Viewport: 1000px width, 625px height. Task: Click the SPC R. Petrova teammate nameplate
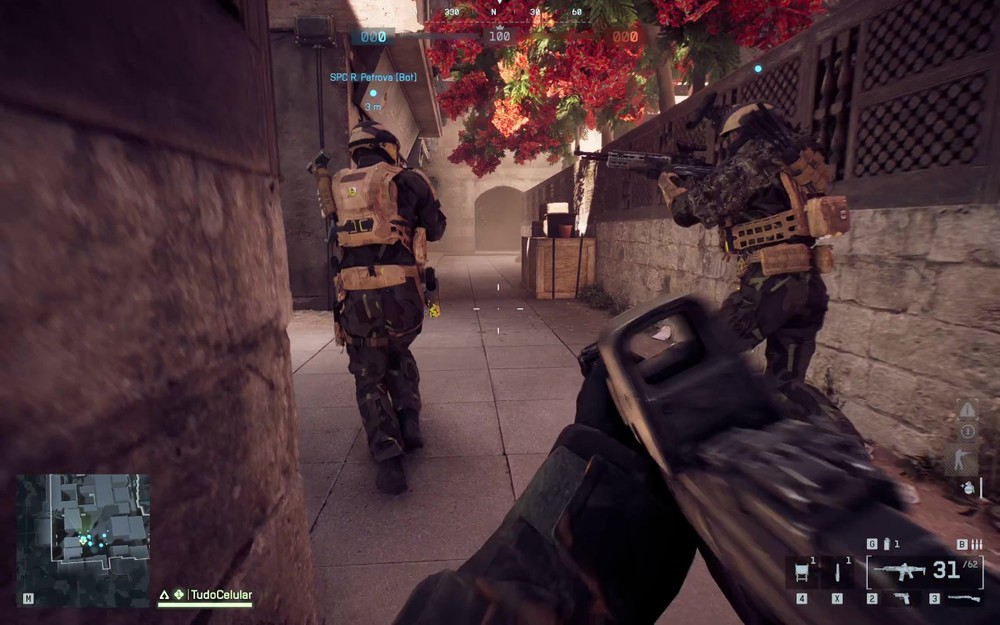(373, 77)
